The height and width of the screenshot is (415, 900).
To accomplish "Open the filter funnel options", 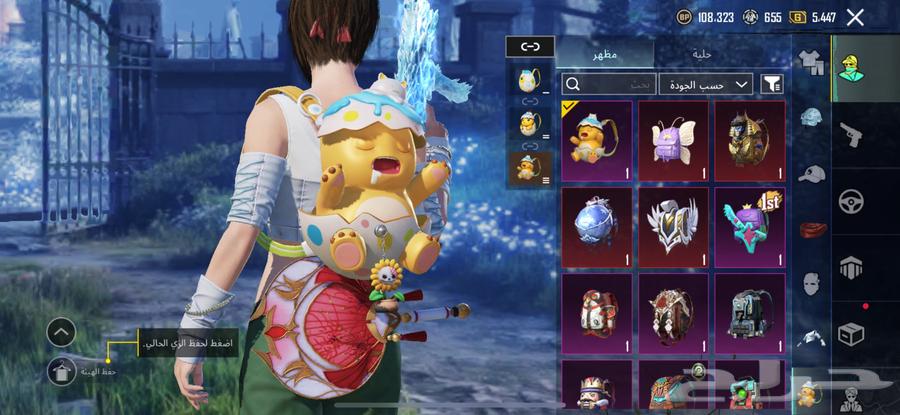I will coord(772,85).
